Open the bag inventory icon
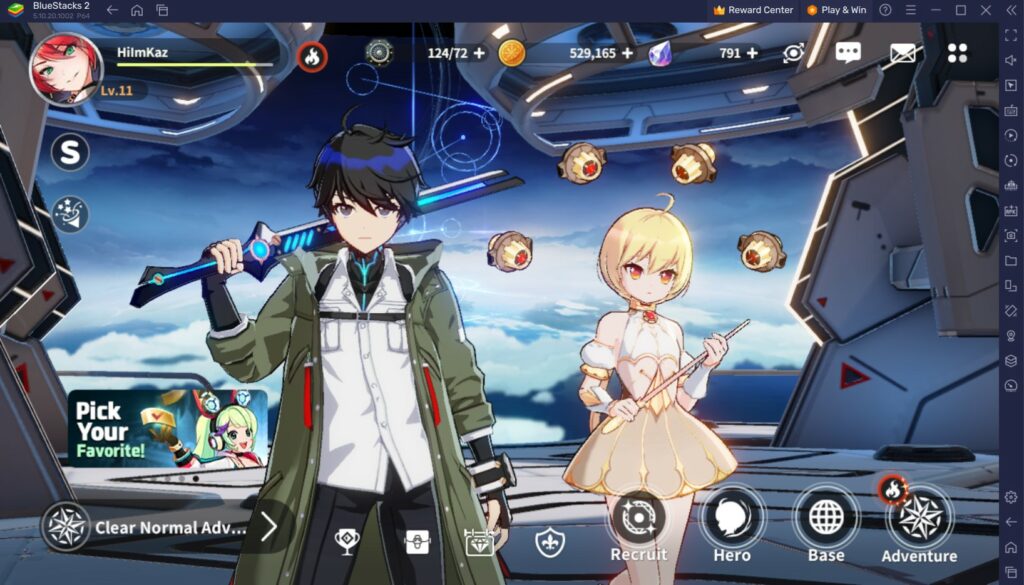Image resolution: width=1024 pixels, height=585 pixels. pyautogui.click(x=417, y=541)
